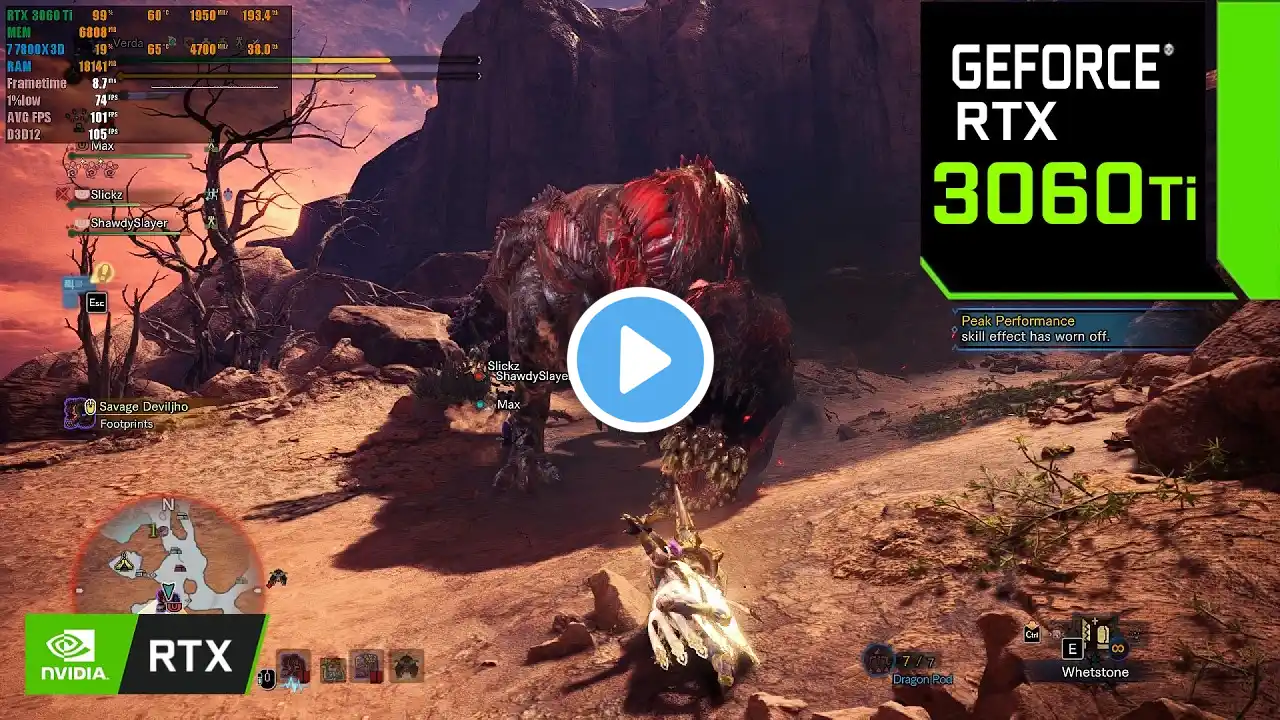Play the video with the center play button
This screenshot has height=720, width=1280.
(640, 360)
